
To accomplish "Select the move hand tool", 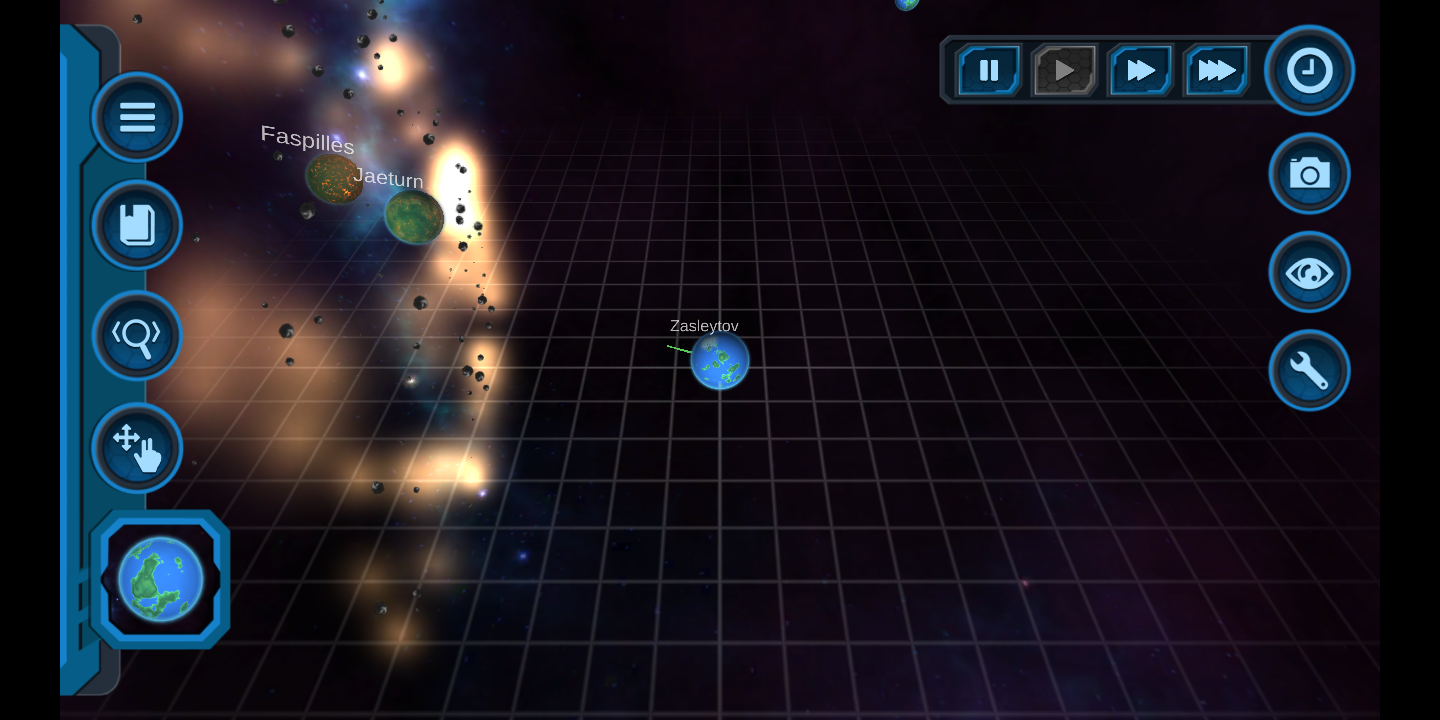I will click(137, 446).
